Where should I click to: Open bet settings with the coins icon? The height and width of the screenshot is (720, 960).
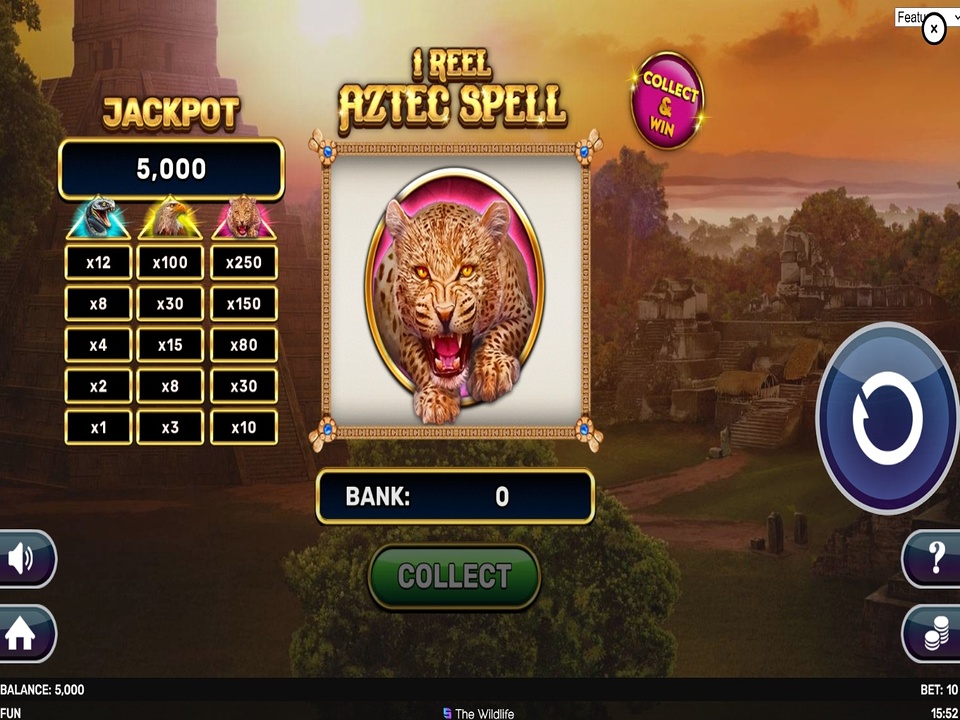click(936, 634)
